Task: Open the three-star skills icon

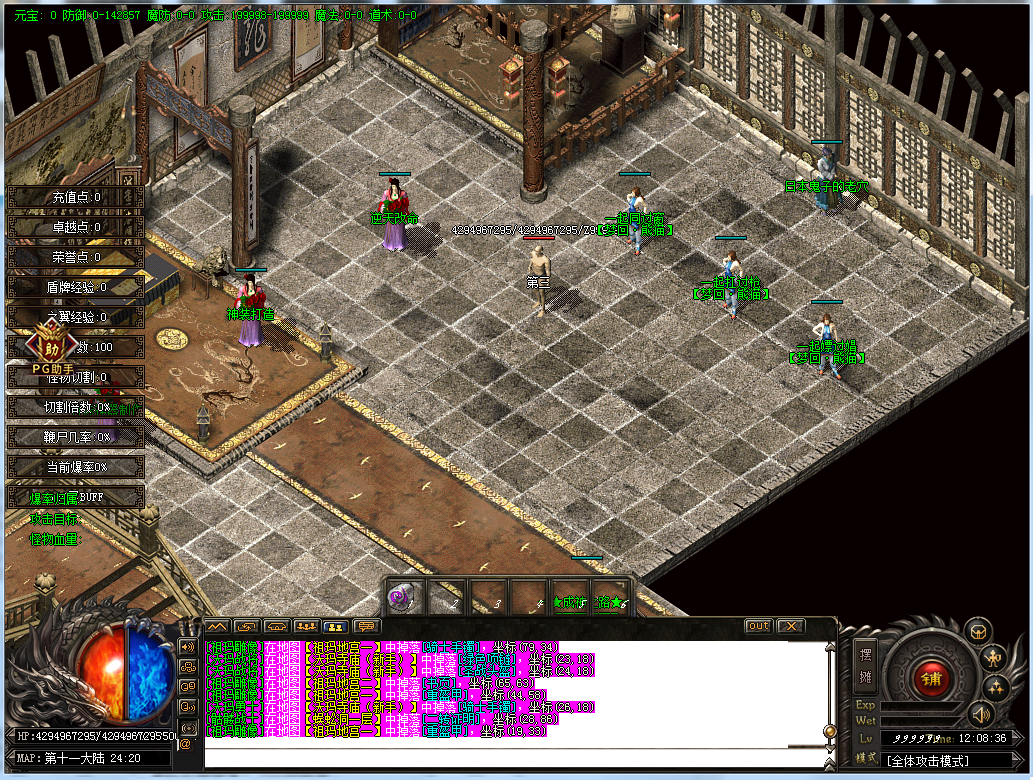Action: click(x=995, y=687)
